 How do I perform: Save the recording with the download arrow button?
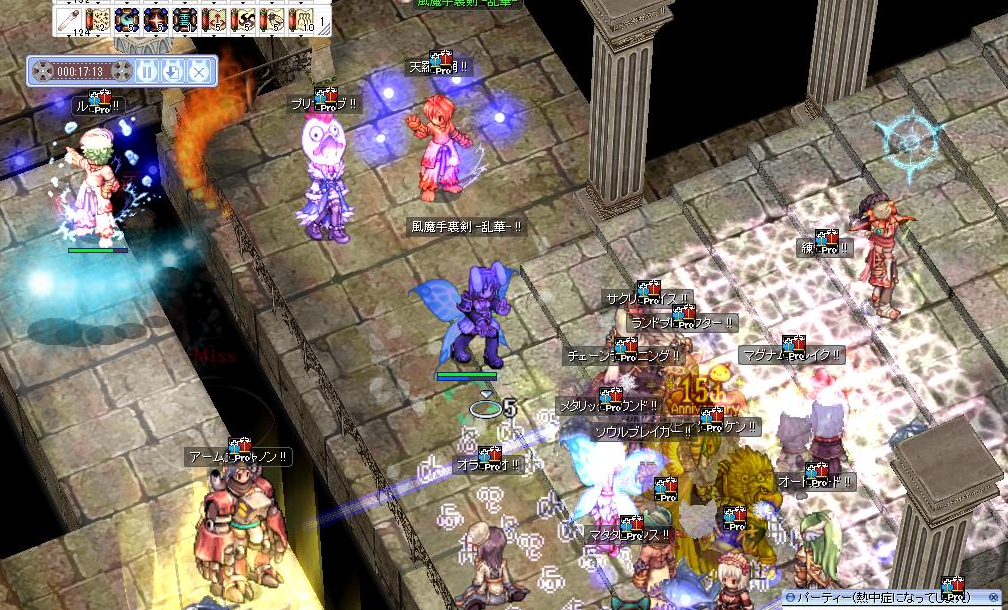(x=172, y=71)
